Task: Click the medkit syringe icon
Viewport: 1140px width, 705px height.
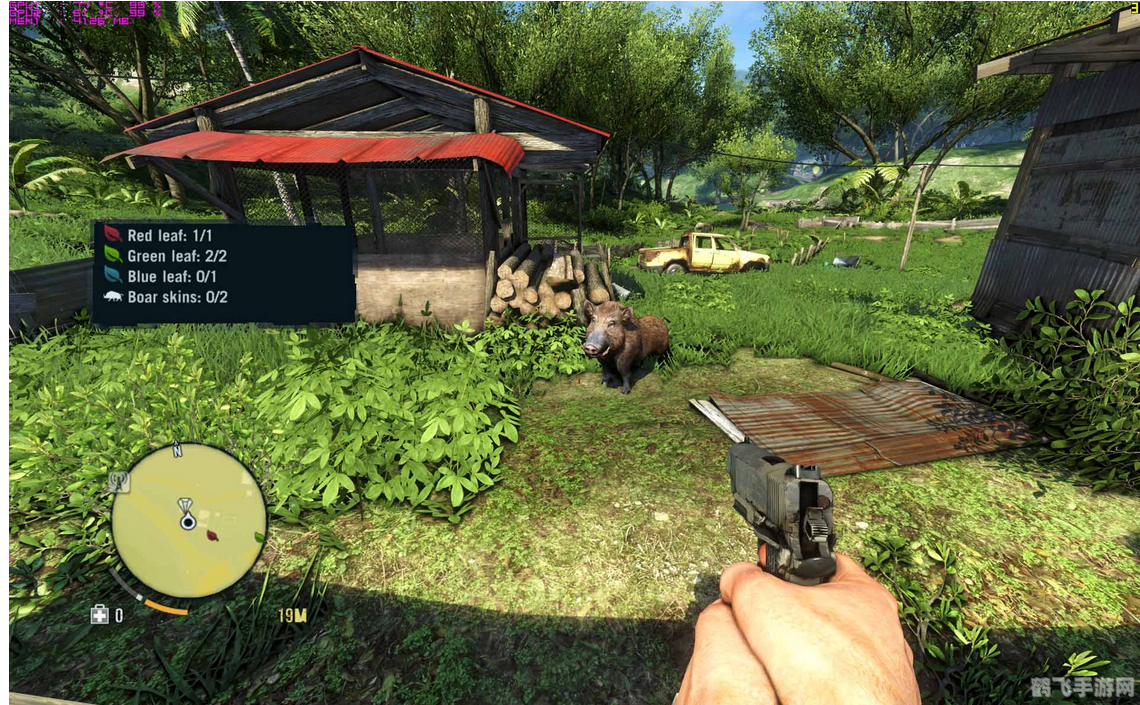Action: click(x=99, y=615)
